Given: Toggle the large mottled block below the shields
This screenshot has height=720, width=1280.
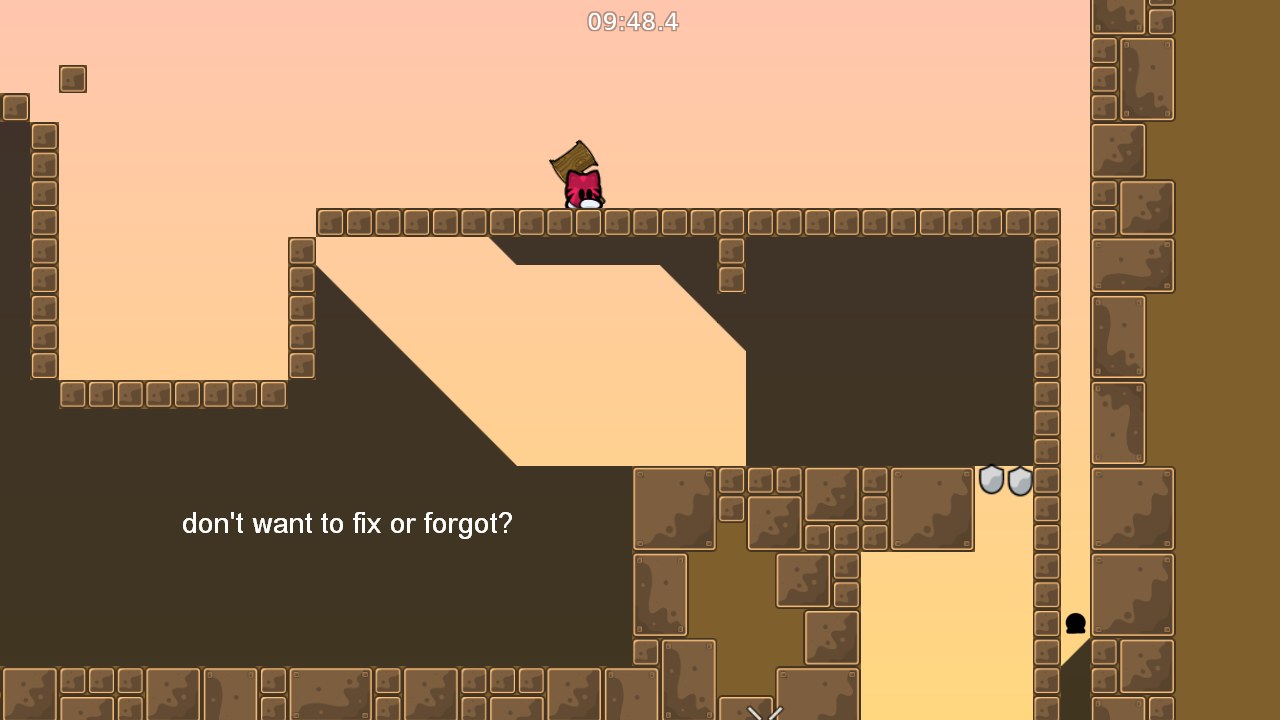Looking at the screenshot, I should click(x=931, y=509).
